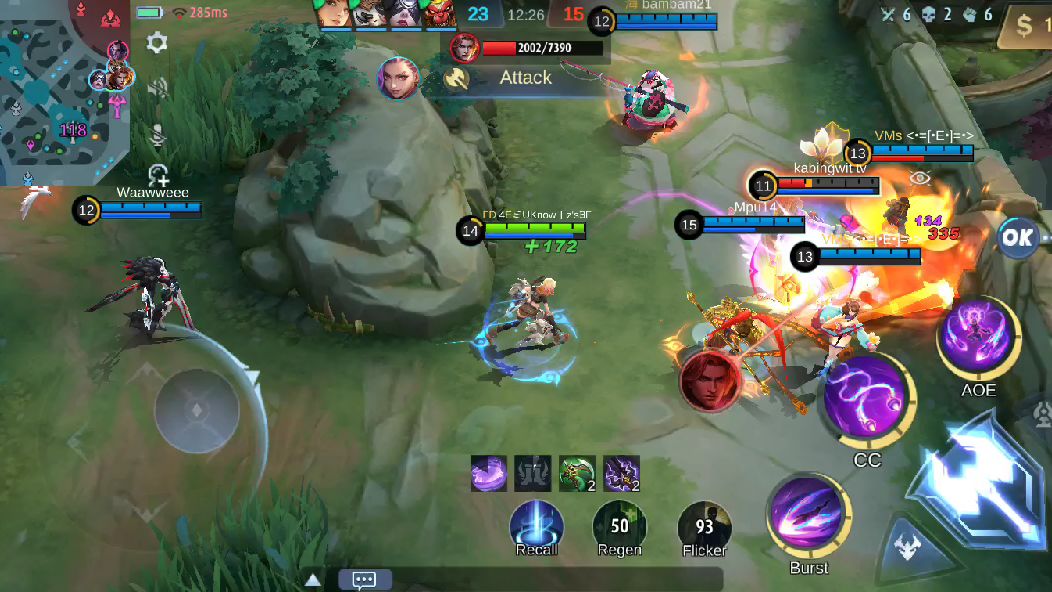The width and height of the screenshot is (1052, 592).
Task: Activate the Recall spell
Action: coord(537,527)
